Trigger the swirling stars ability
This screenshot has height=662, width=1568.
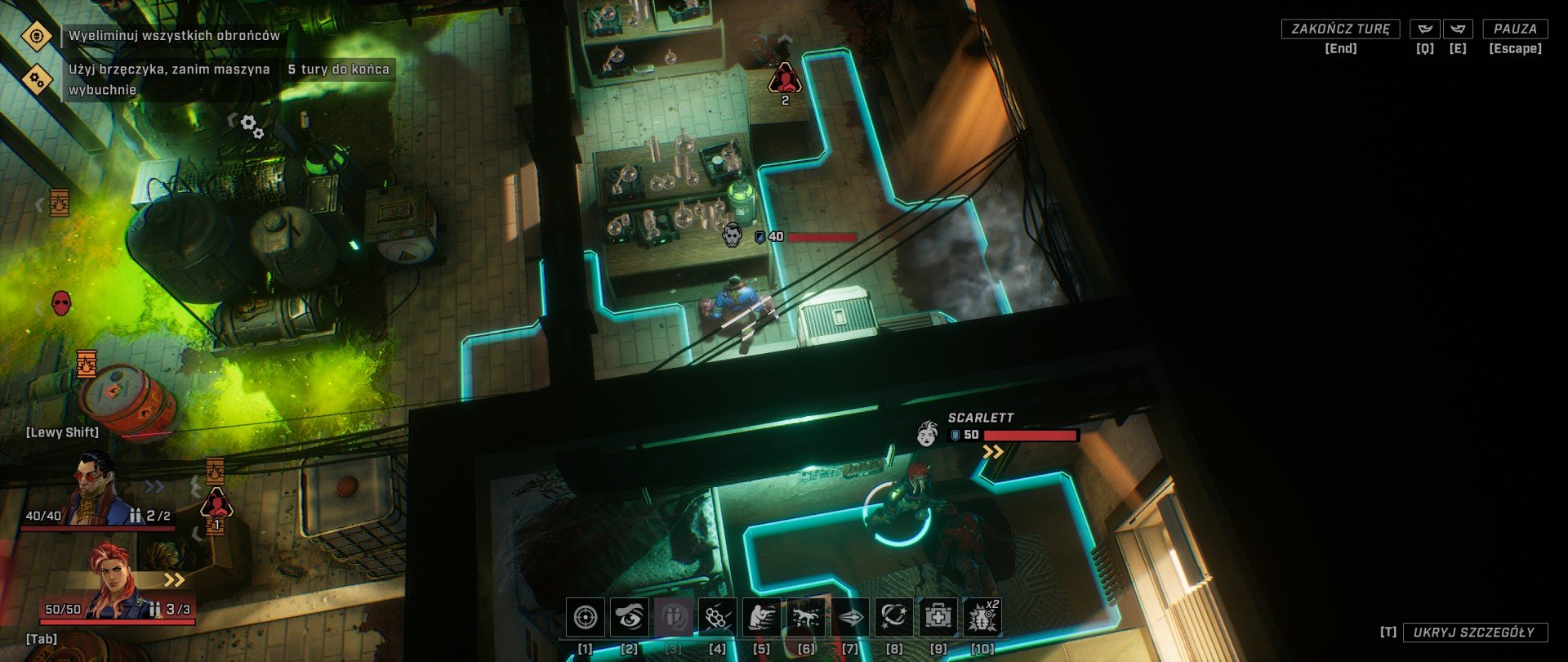[x=894, y=617]
